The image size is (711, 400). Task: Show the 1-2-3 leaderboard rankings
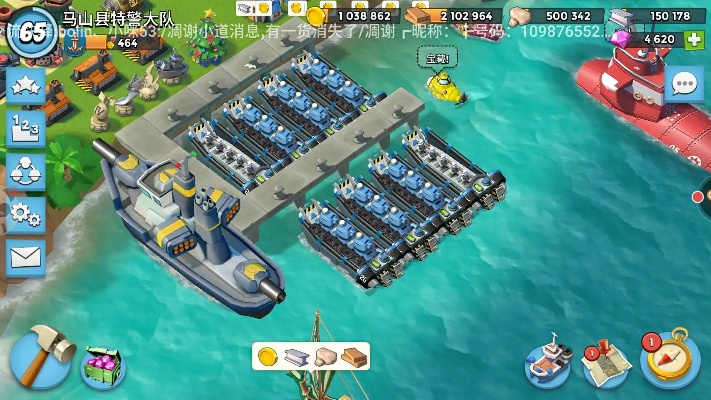point(26,128)
